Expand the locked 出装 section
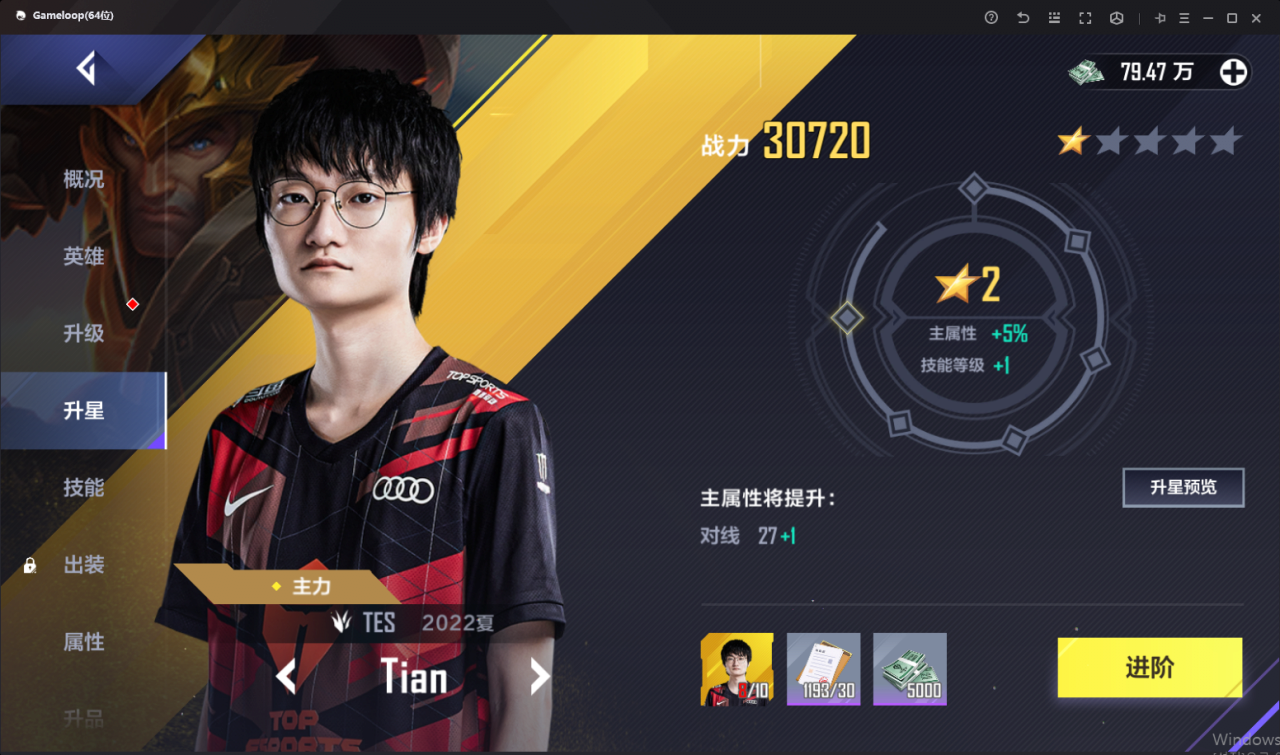This screenshot has width=1280, height=755. 83,565
